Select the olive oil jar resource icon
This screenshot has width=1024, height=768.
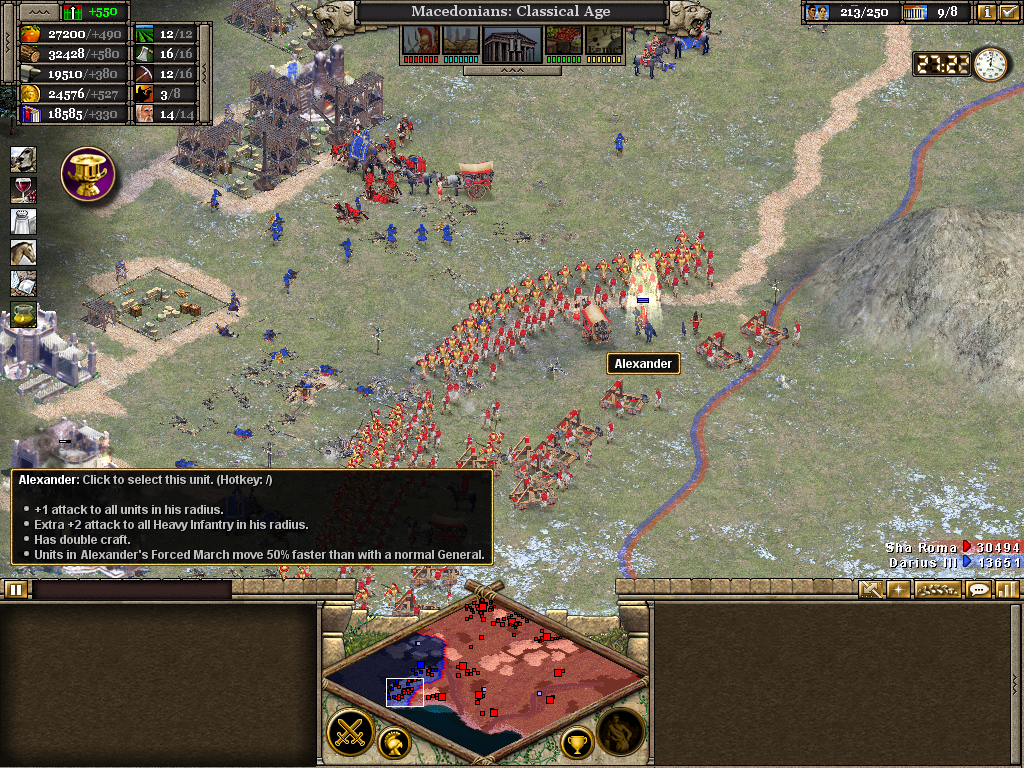tap(23, 315)
